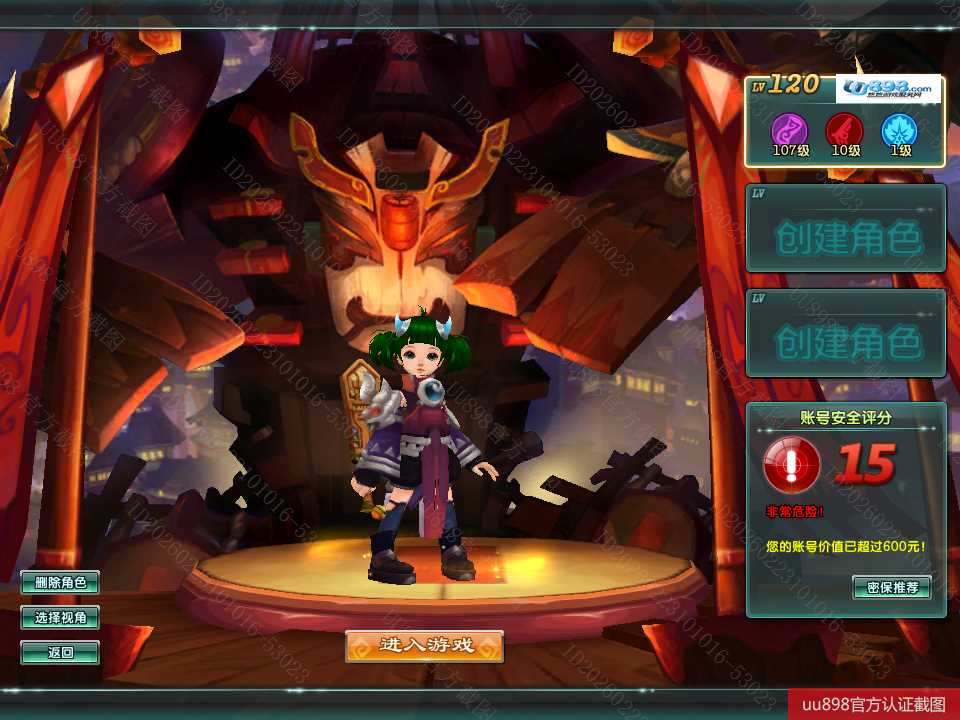Enter the game with 进入游戏 button
Image resolution: width=960 pixels, height=720 pixels.
tap(424, 646)
